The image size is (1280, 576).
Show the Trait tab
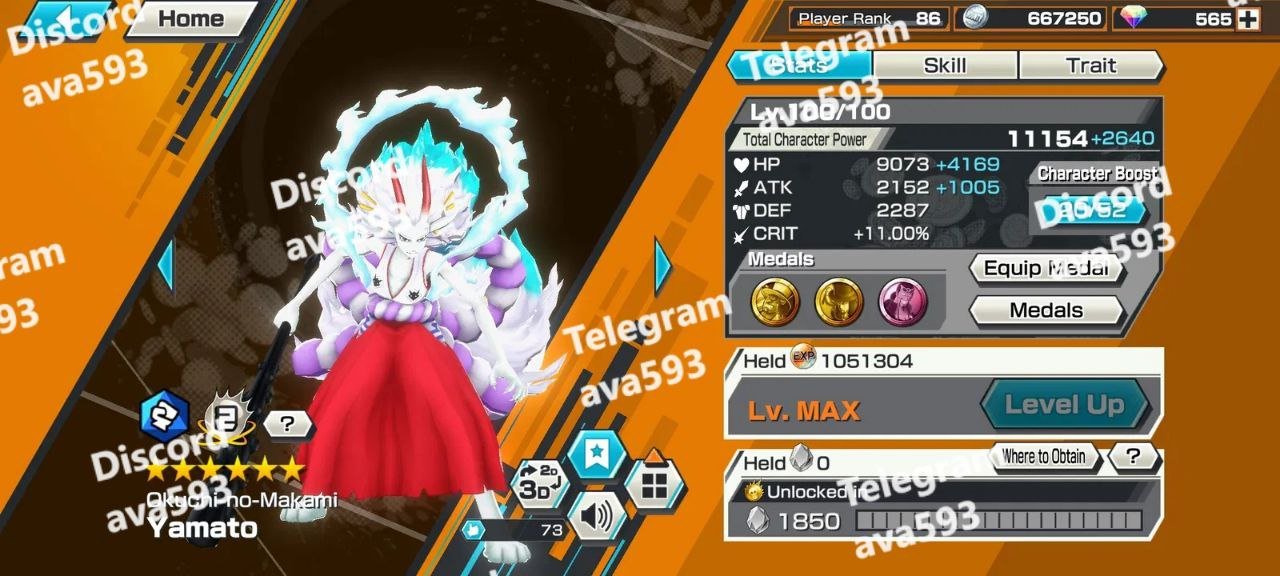1090,66
